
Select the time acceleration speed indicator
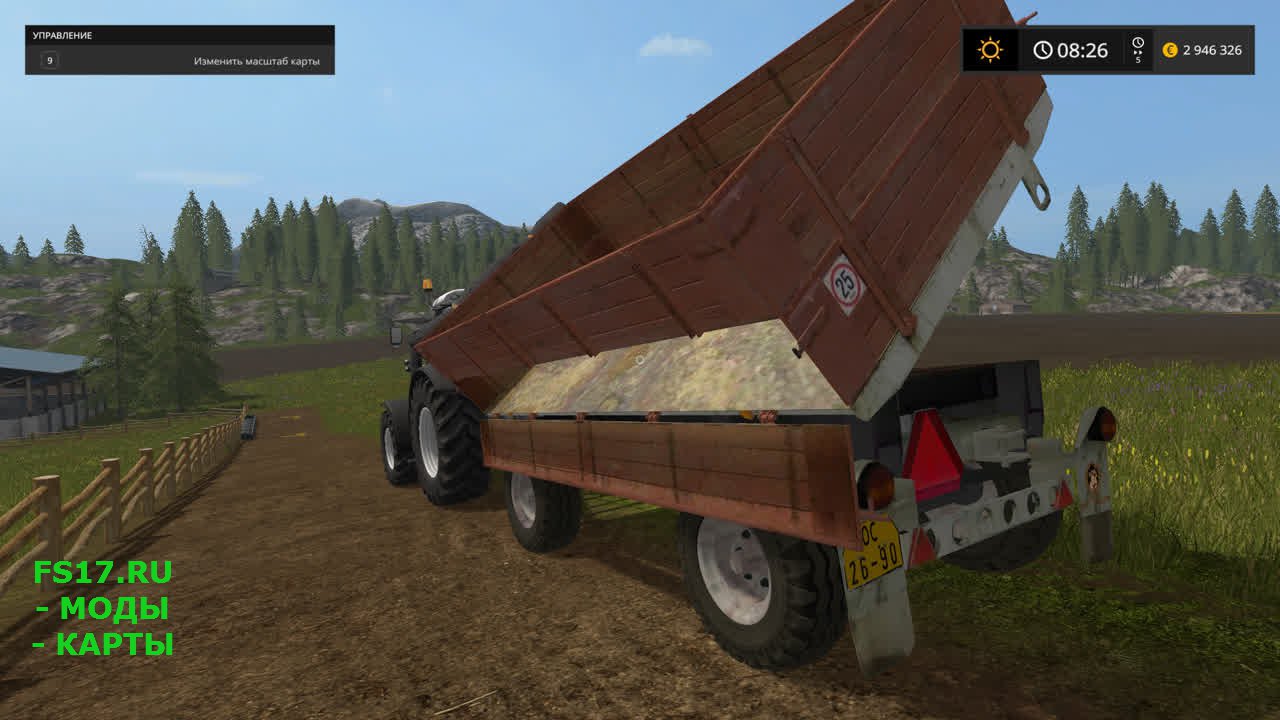[1137, 50]
